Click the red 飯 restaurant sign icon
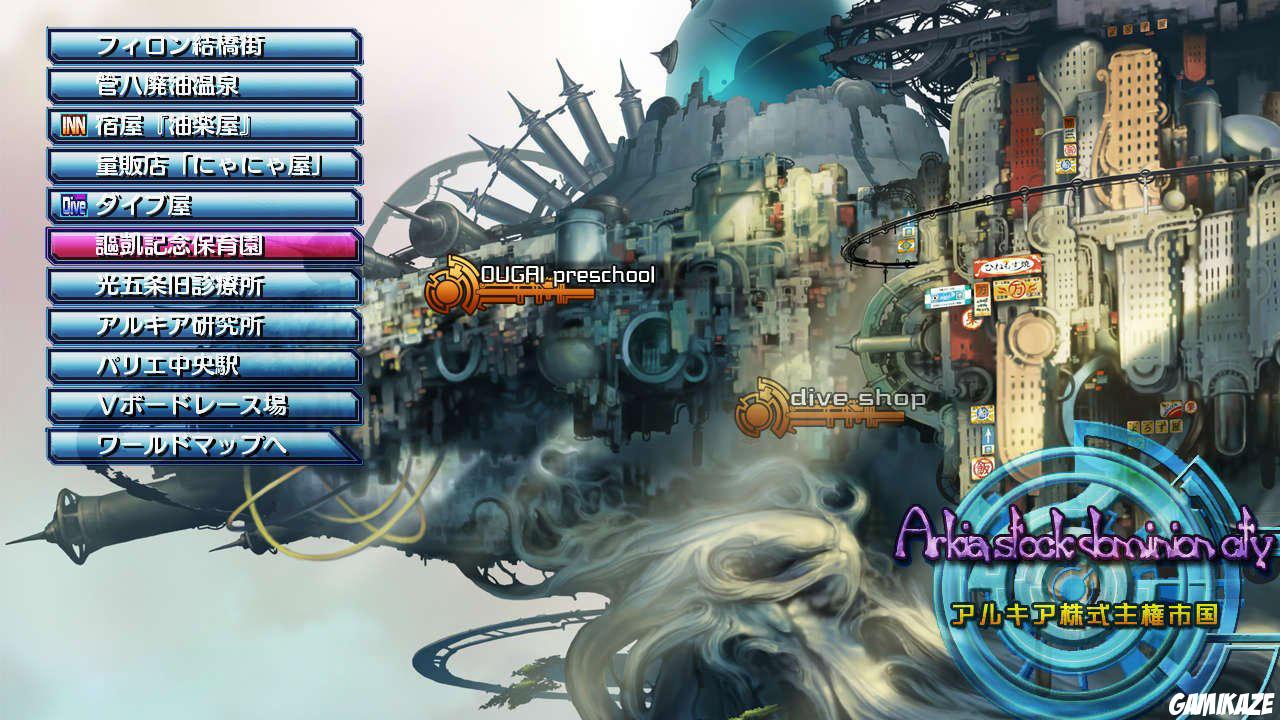 982,466
